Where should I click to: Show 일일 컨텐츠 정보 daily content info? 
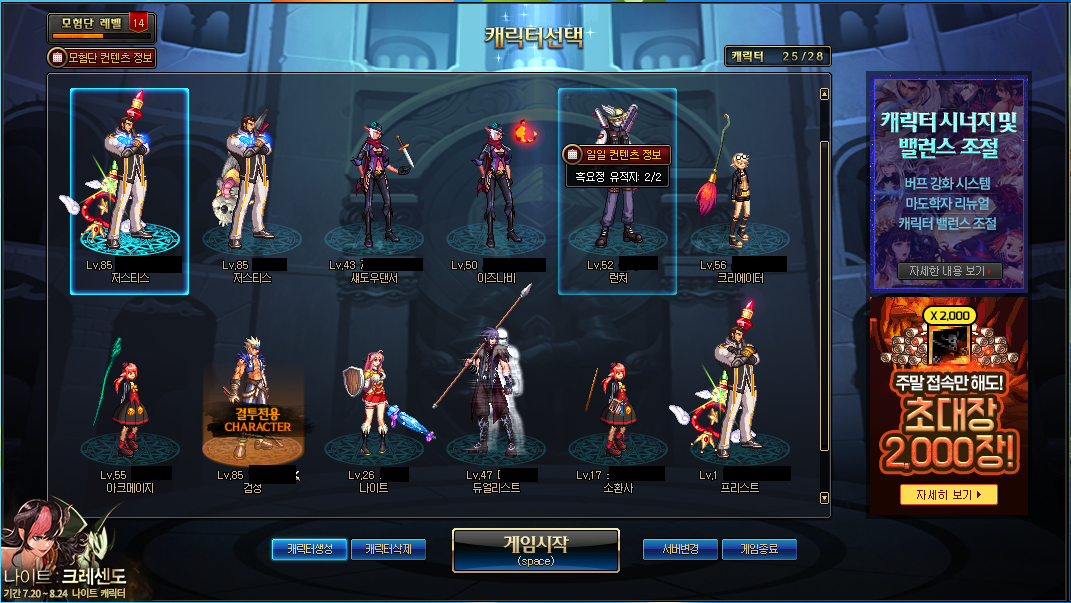616,154
